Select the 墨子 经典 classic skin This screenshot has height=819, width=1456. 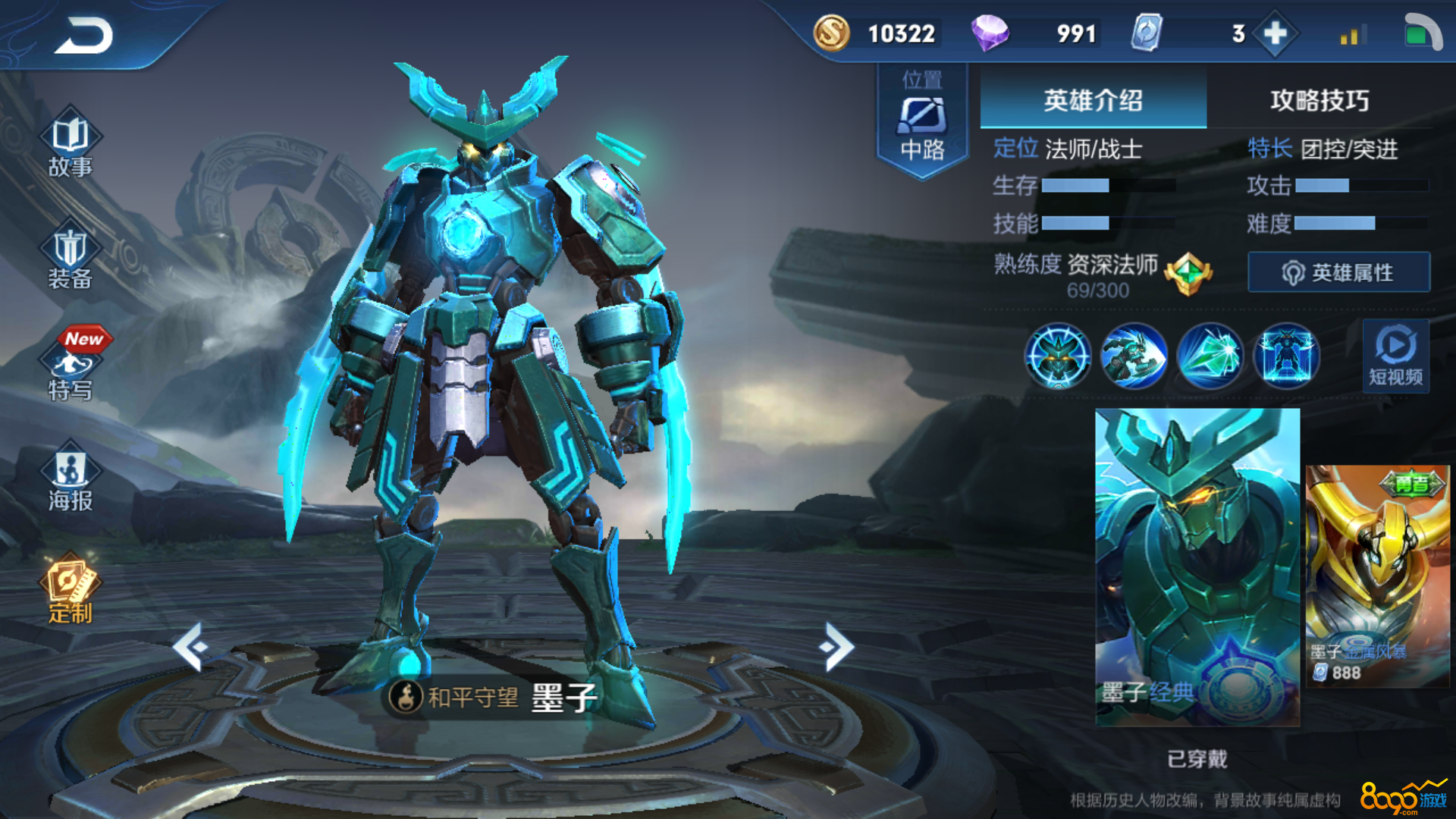click(x=1197, y=566)
